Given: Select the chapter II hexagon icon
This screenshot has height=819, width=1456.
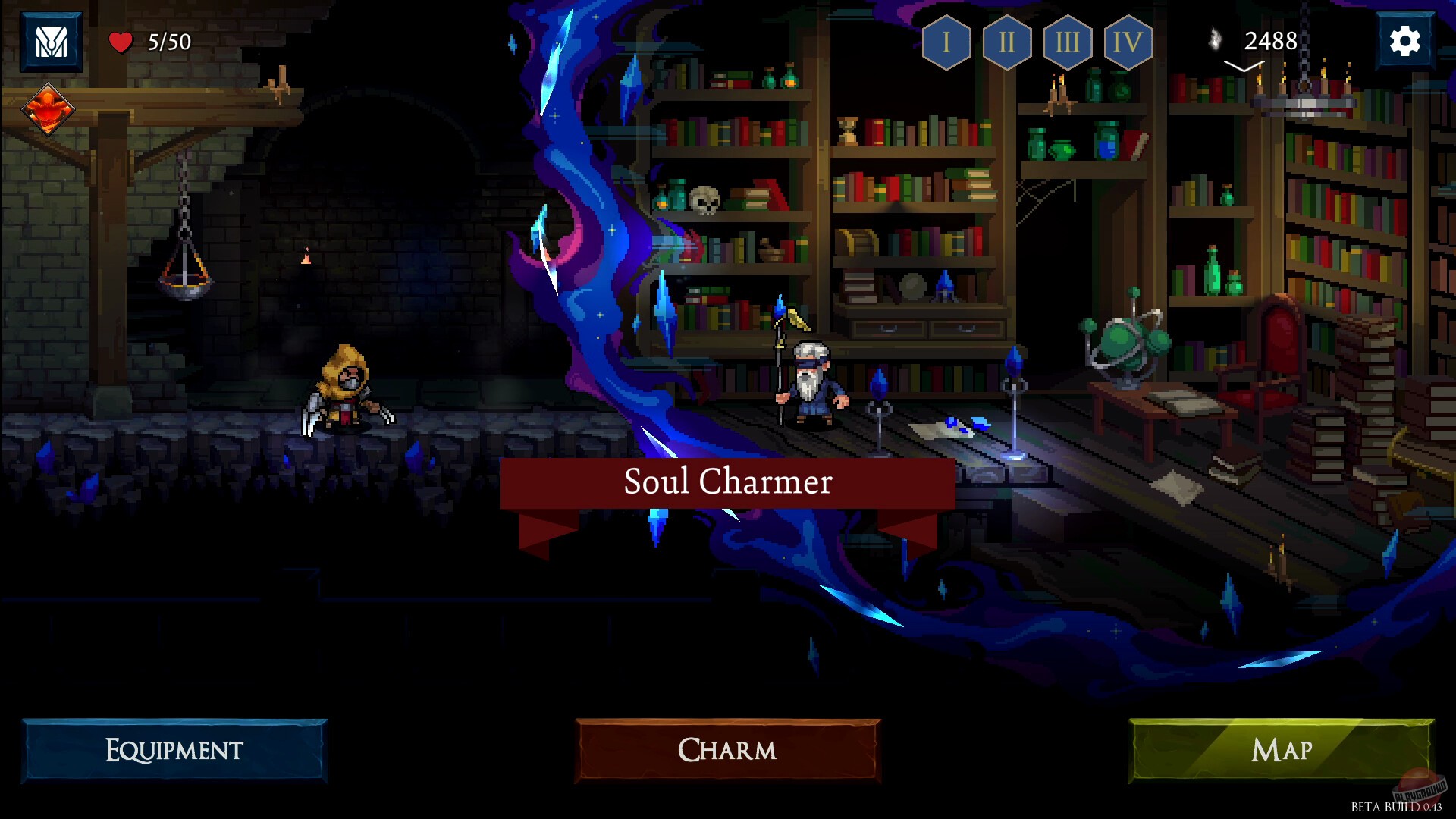Looking at the screenshot, I should 1006,42.
